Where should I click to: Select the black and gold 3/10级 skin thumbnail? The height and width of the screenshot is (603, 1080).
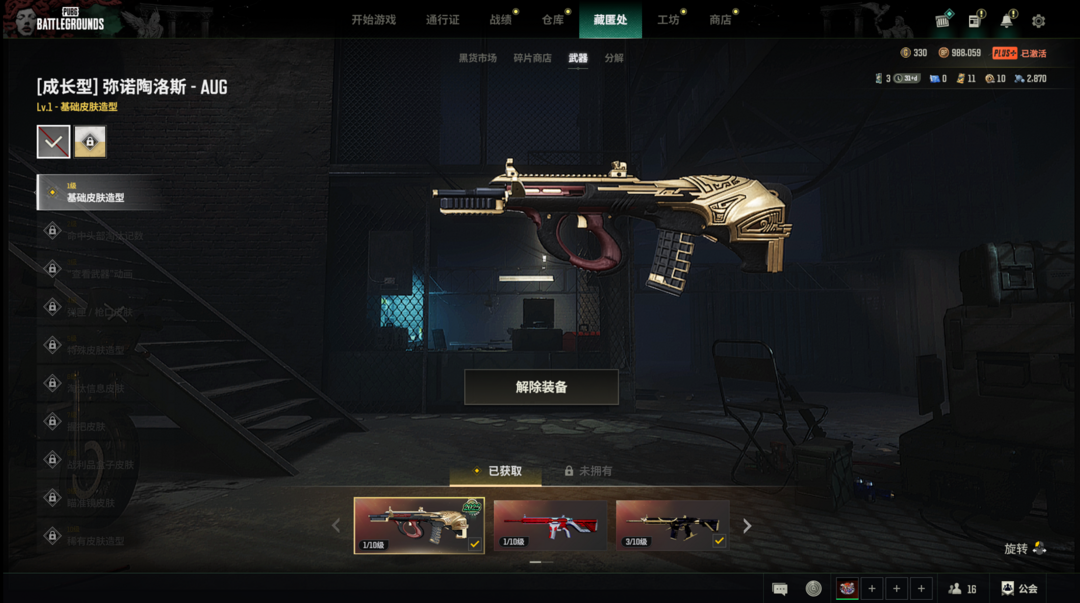(672, 525)
